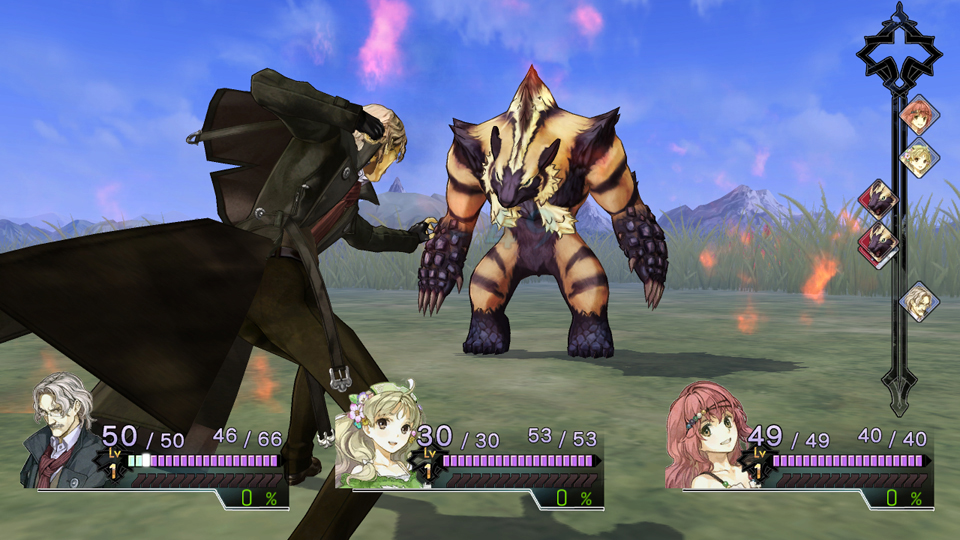Click the pink-haired girl's turn order icon
Image resolution: width=960 pixels, height=540 pixels.
pos(916,114)
